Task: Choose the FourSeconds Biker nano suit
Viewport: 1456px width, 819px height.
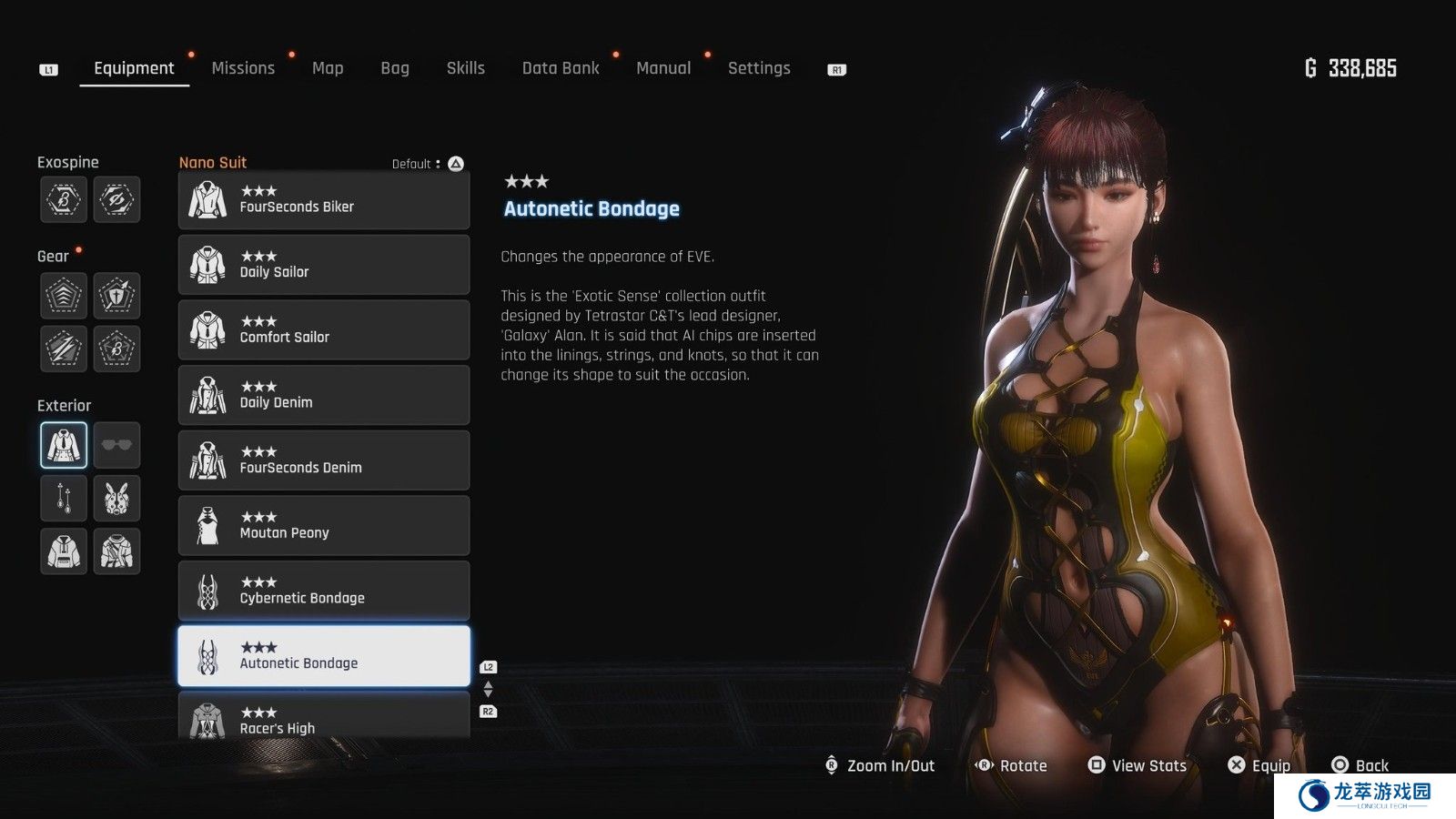Action: tap(324, 200)
